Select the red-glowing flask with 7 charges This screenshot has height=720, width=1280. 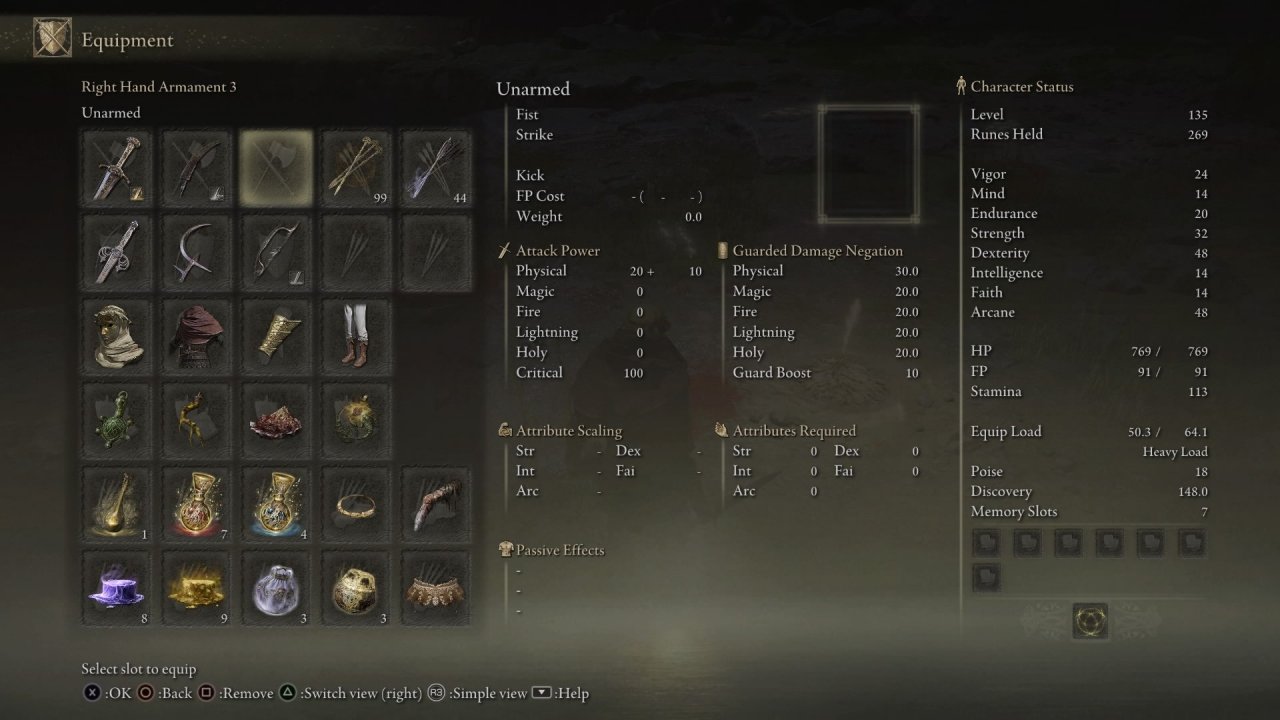click(x=197, y=505)
